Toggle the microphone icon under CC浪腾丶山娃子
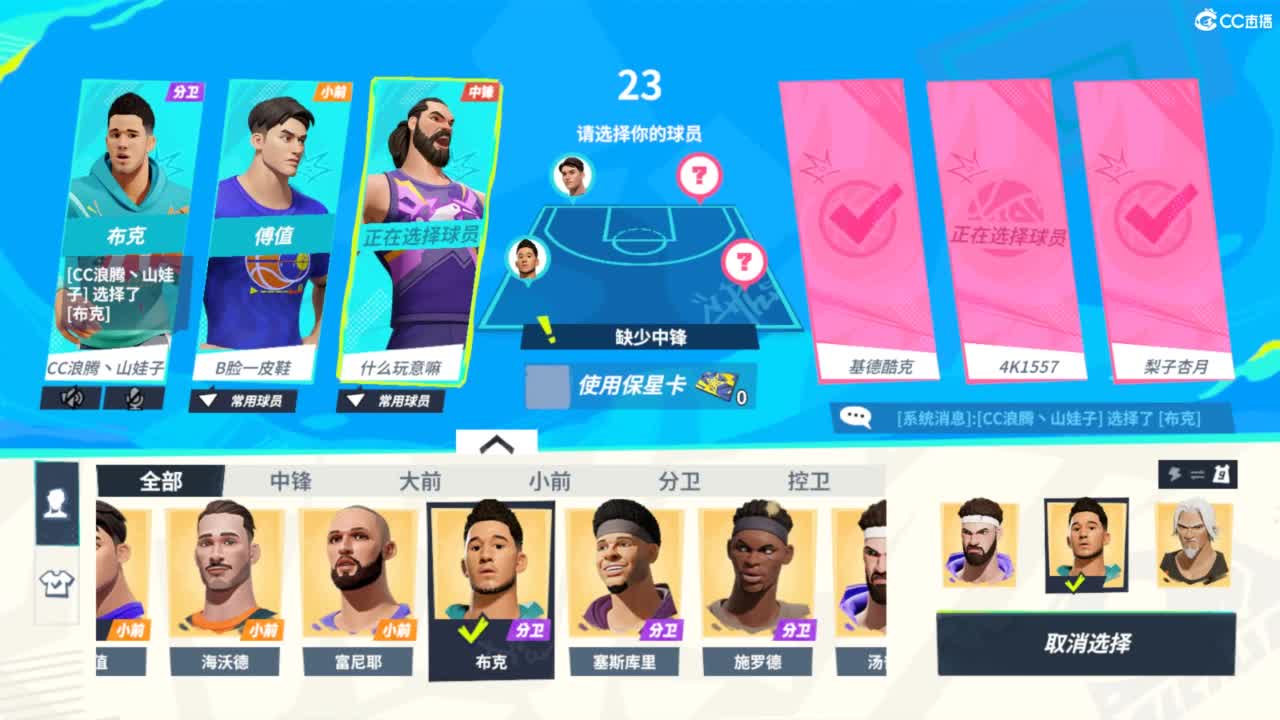The image size is (1280, 720). click(136, 399)
